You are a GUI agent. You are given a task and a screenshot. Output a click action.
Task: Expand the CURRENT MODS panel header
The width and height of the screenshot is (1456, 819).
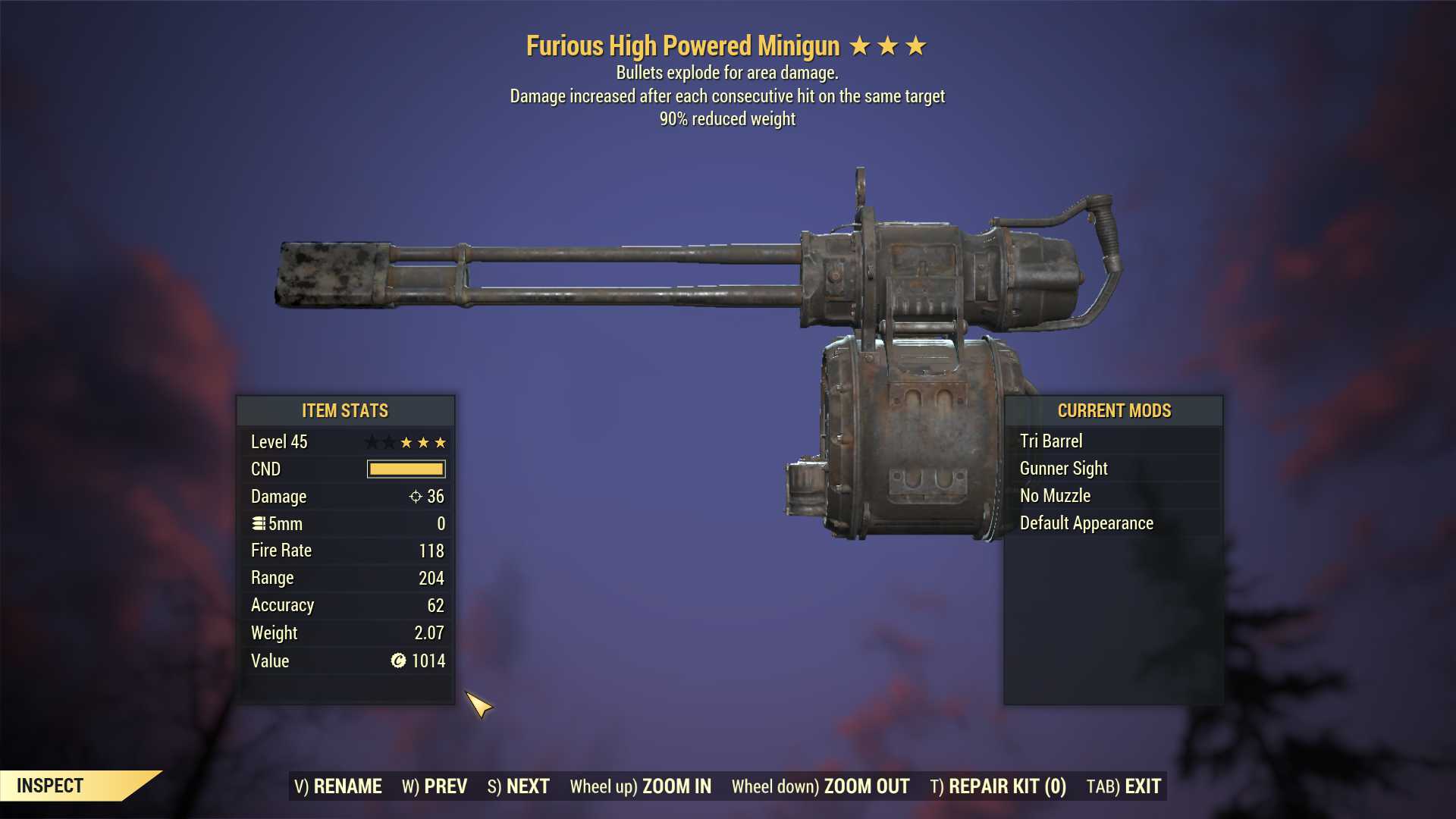1115,411
